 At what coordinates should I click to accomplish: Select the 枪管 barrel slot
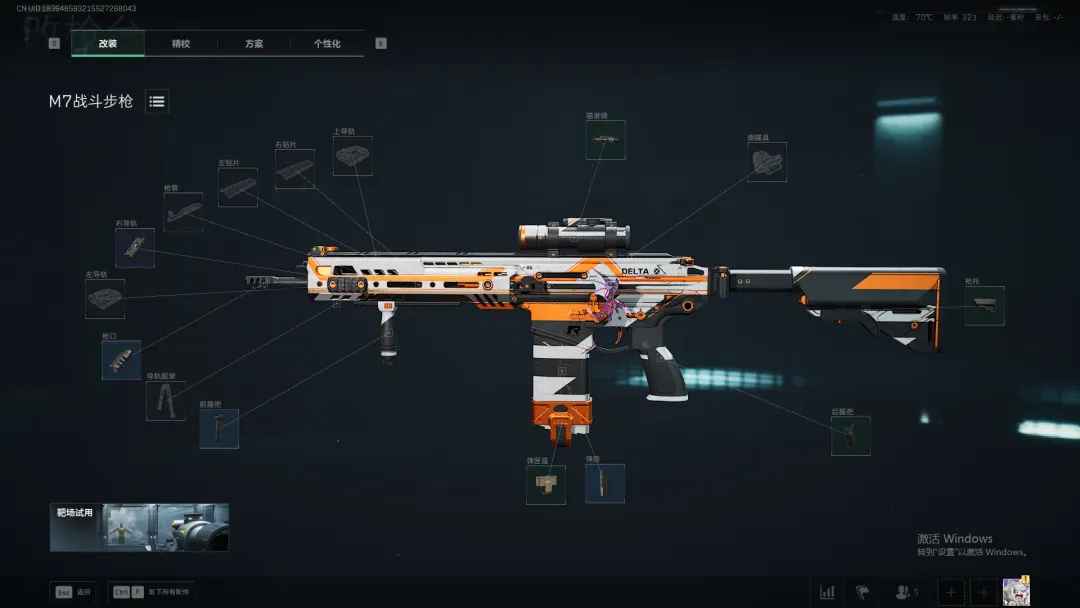(183, 212)
